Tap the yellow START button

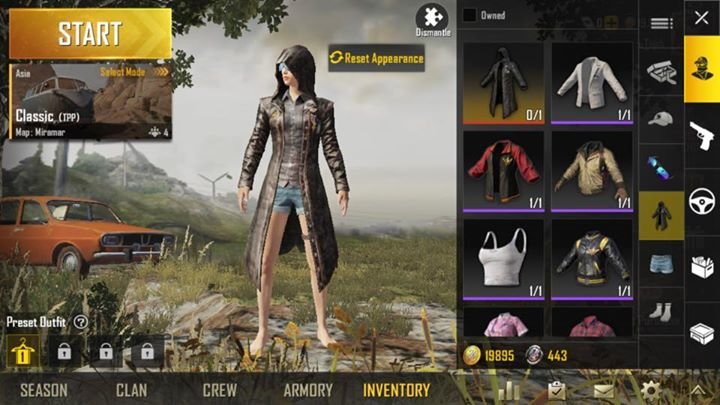(x=90, y=34)
